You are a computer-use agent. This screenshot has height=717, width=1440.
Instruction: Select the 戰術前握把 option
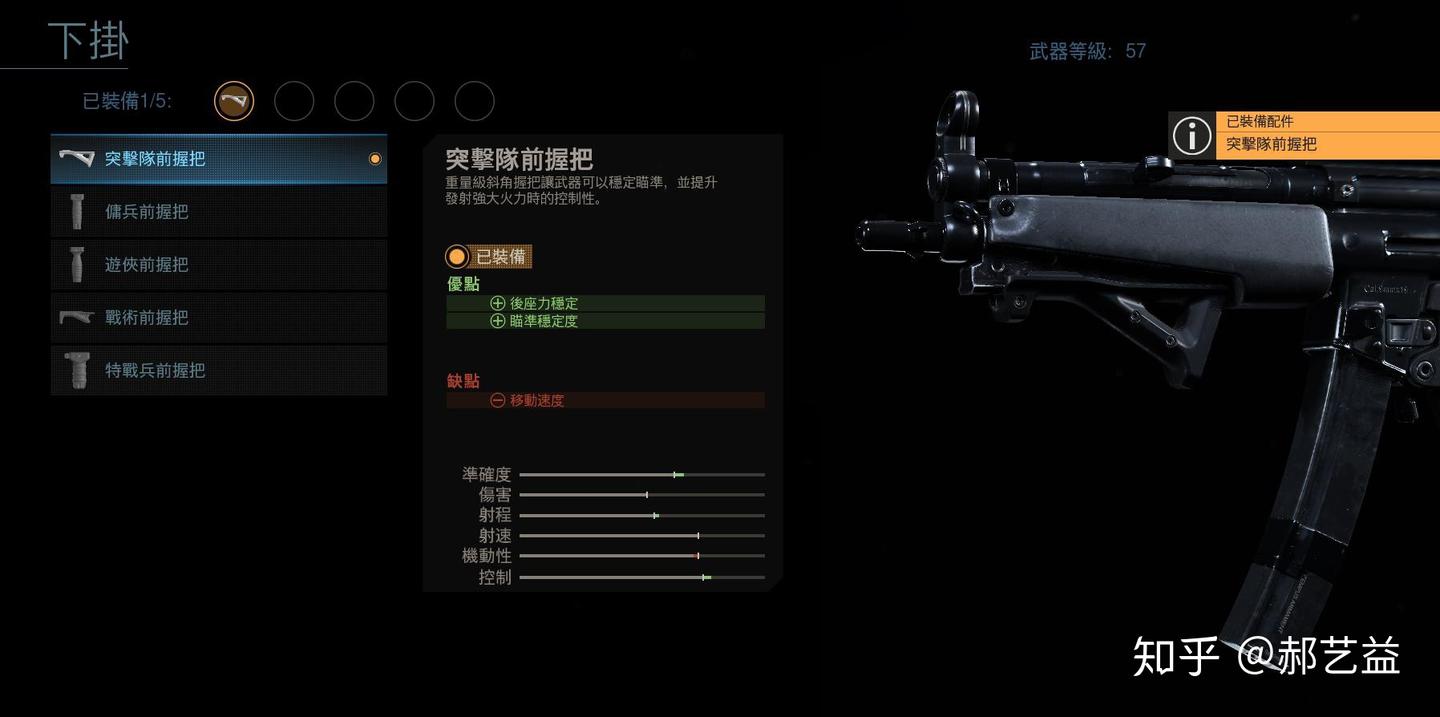(218, 318)
